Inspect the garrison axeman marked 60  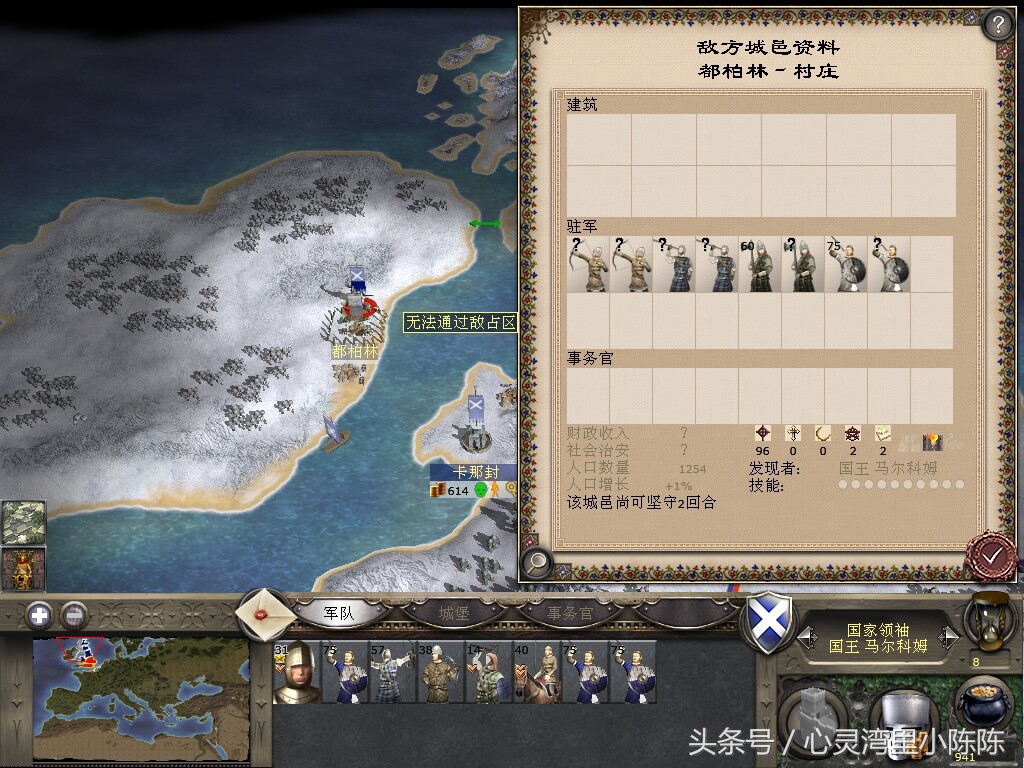(759, 266)
